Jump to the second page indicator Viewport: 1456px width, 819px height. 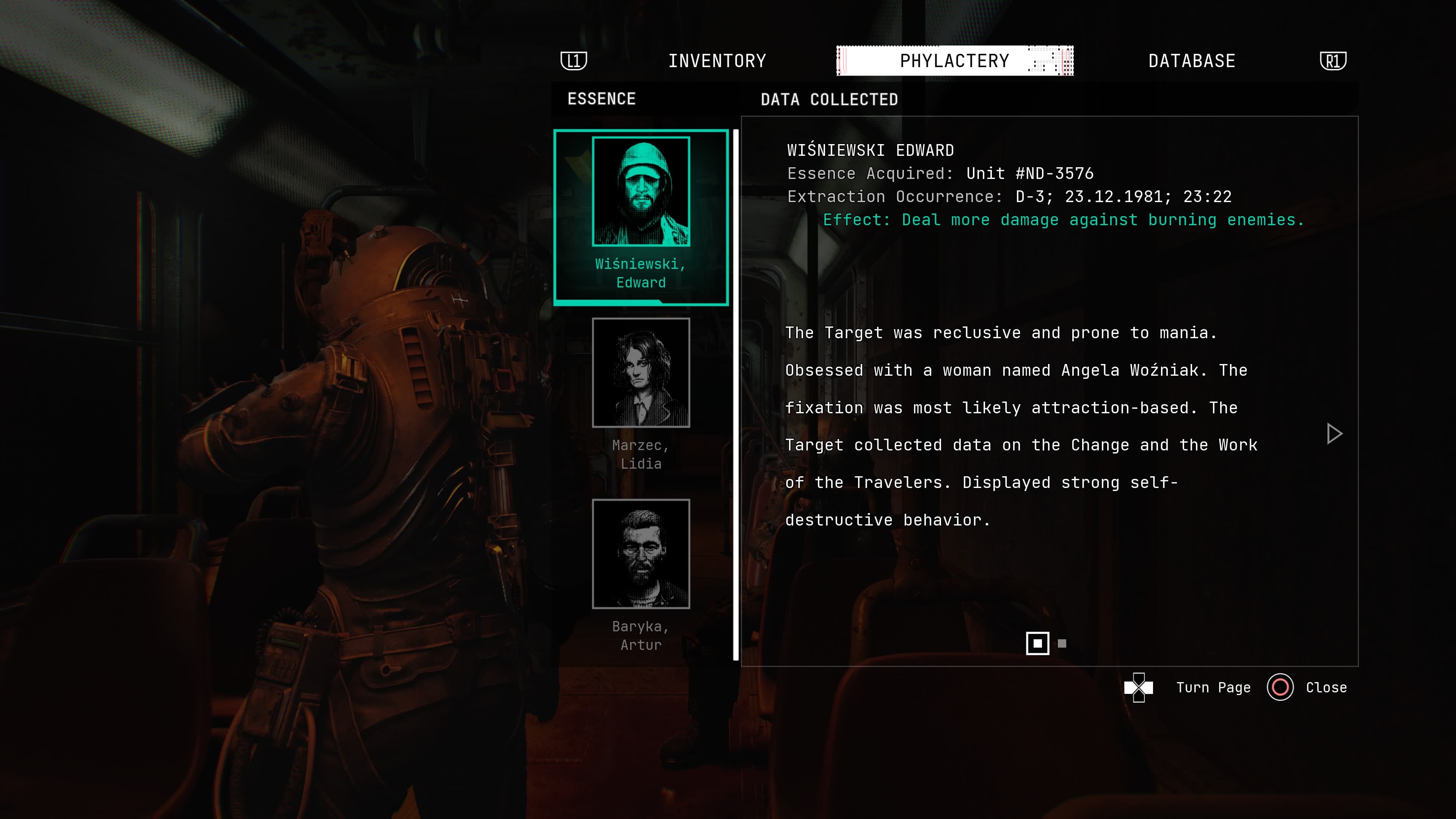[x=1062, y=643]
